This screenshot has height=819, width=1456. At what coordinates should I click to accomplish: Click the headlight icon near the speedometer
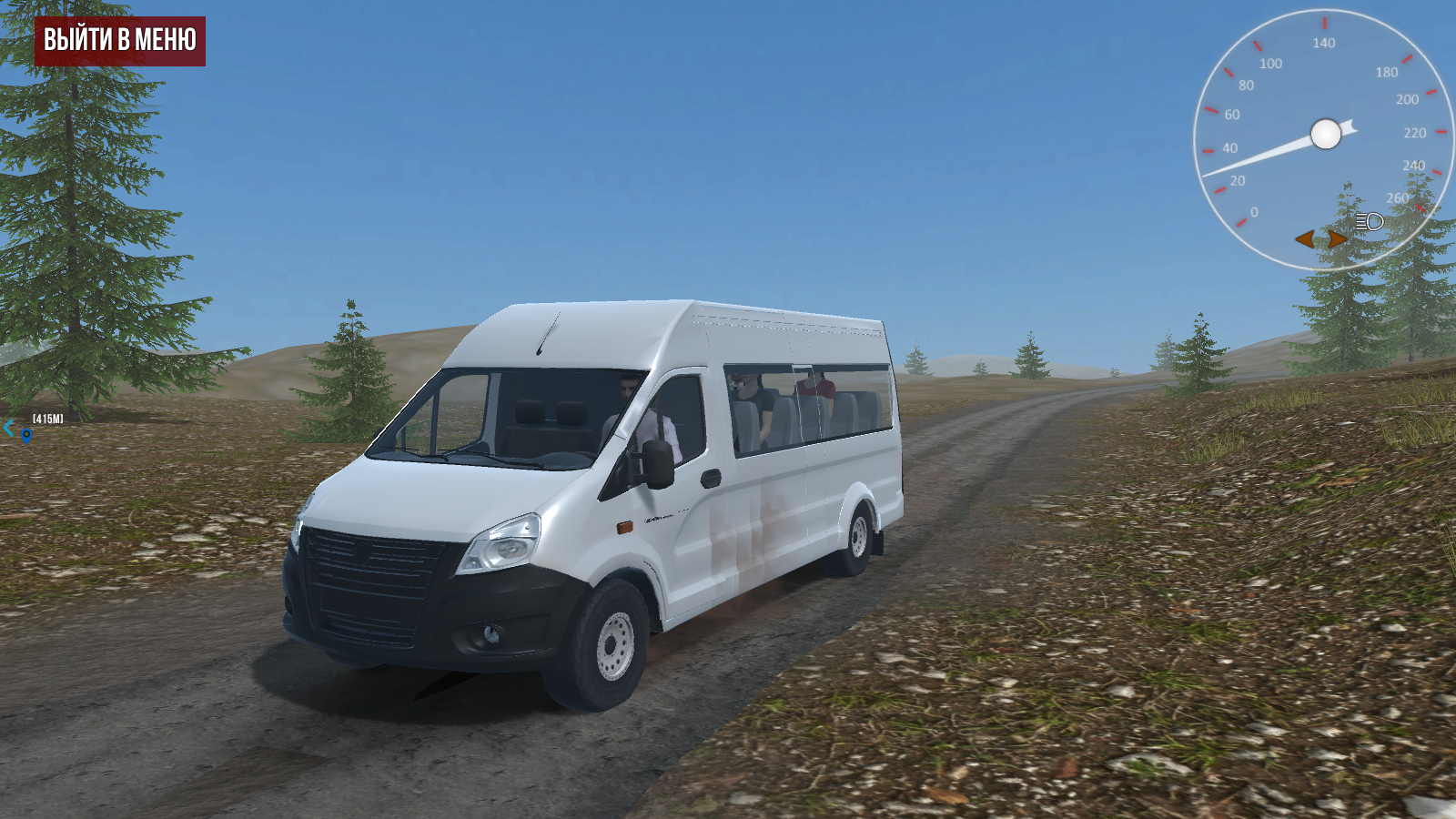[1368, 219]
